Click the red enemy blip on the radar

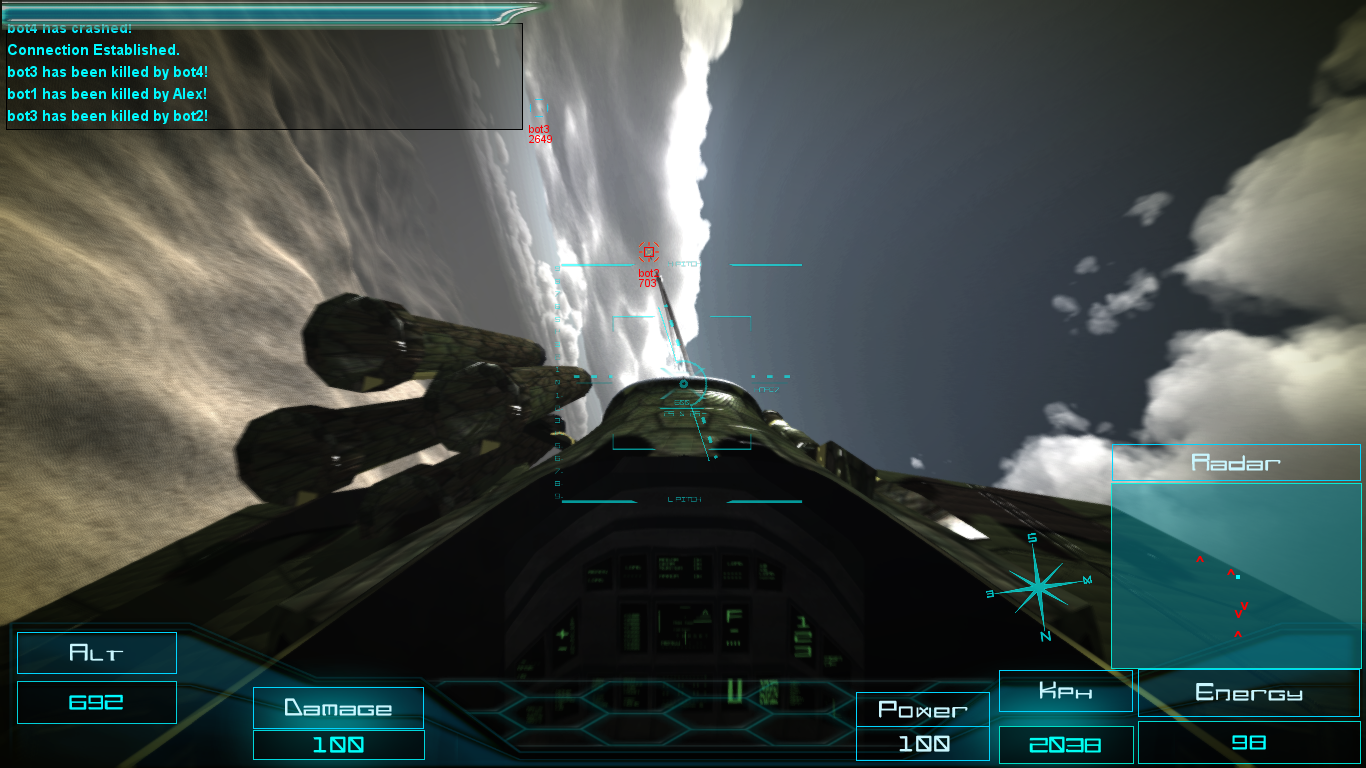tap(1231, 573)
